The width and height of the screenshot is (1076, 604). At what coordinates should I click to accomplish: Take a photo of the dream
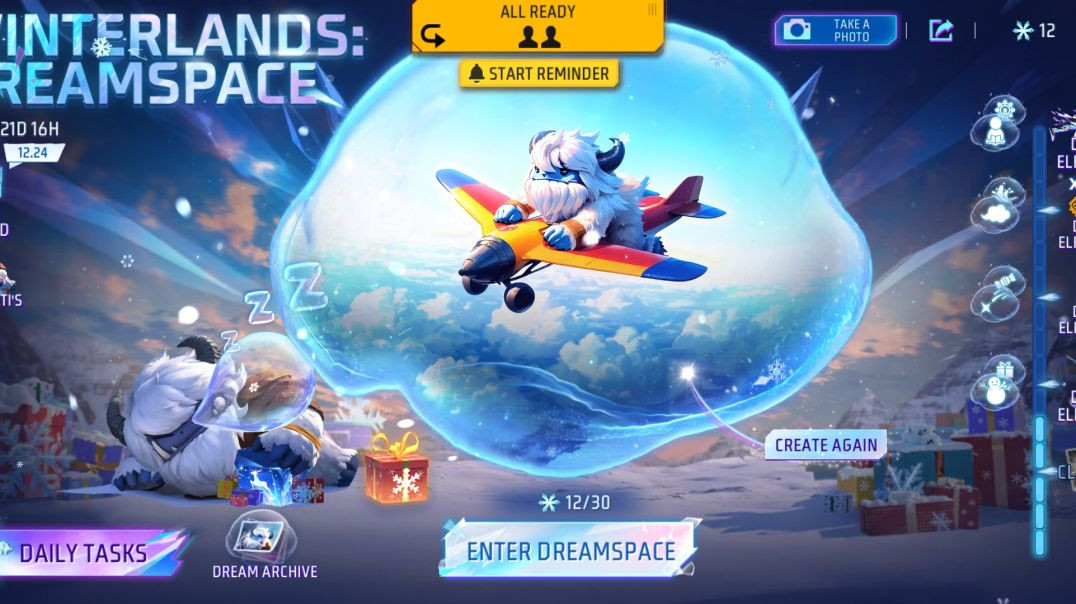(835, 30)
